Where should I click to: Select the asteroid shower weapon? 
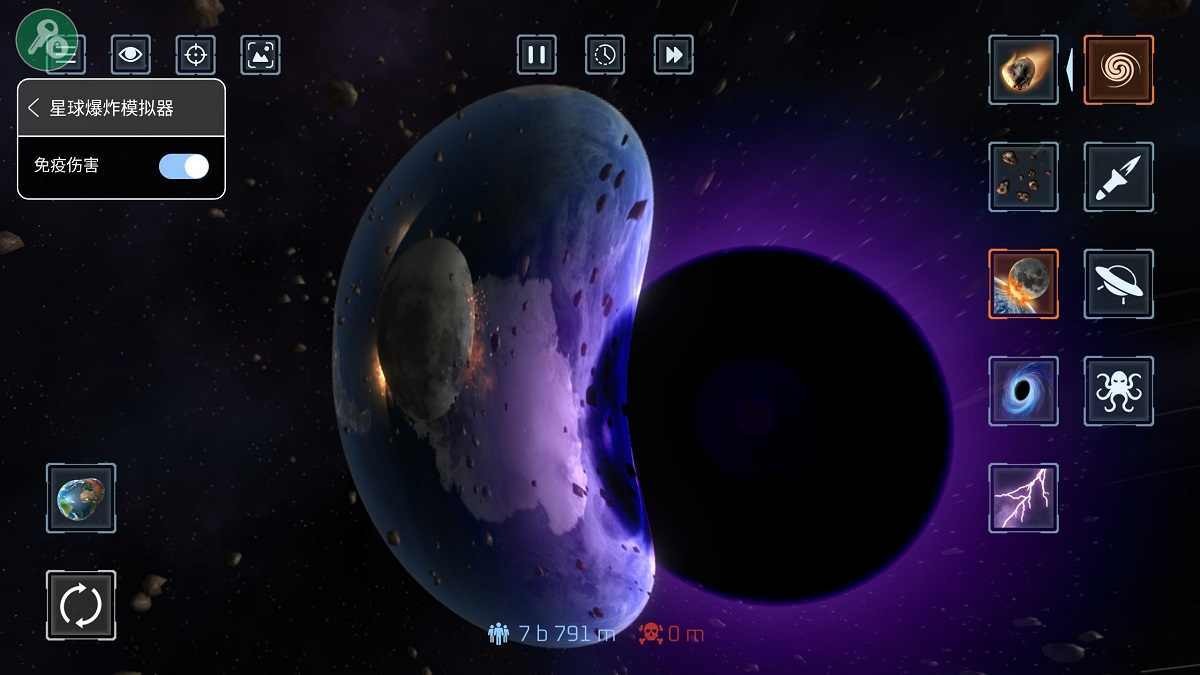[x=1023, y=177]
